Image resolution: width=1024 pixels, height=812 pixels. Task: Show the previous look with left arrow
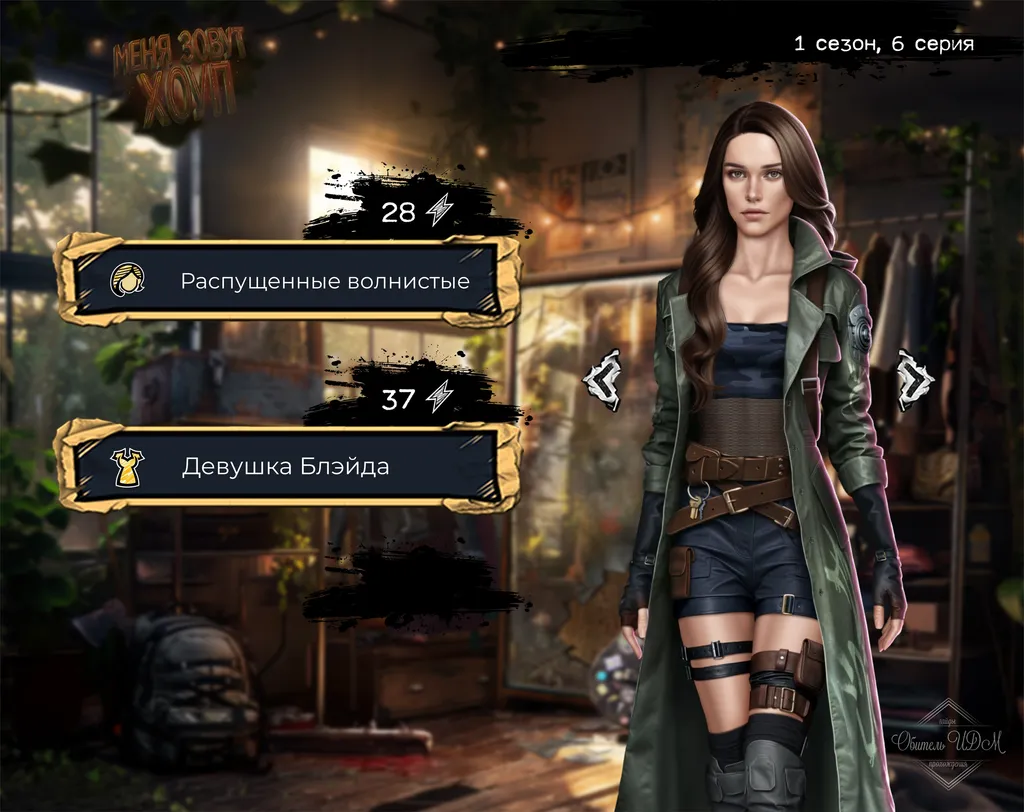click(603, 379)
